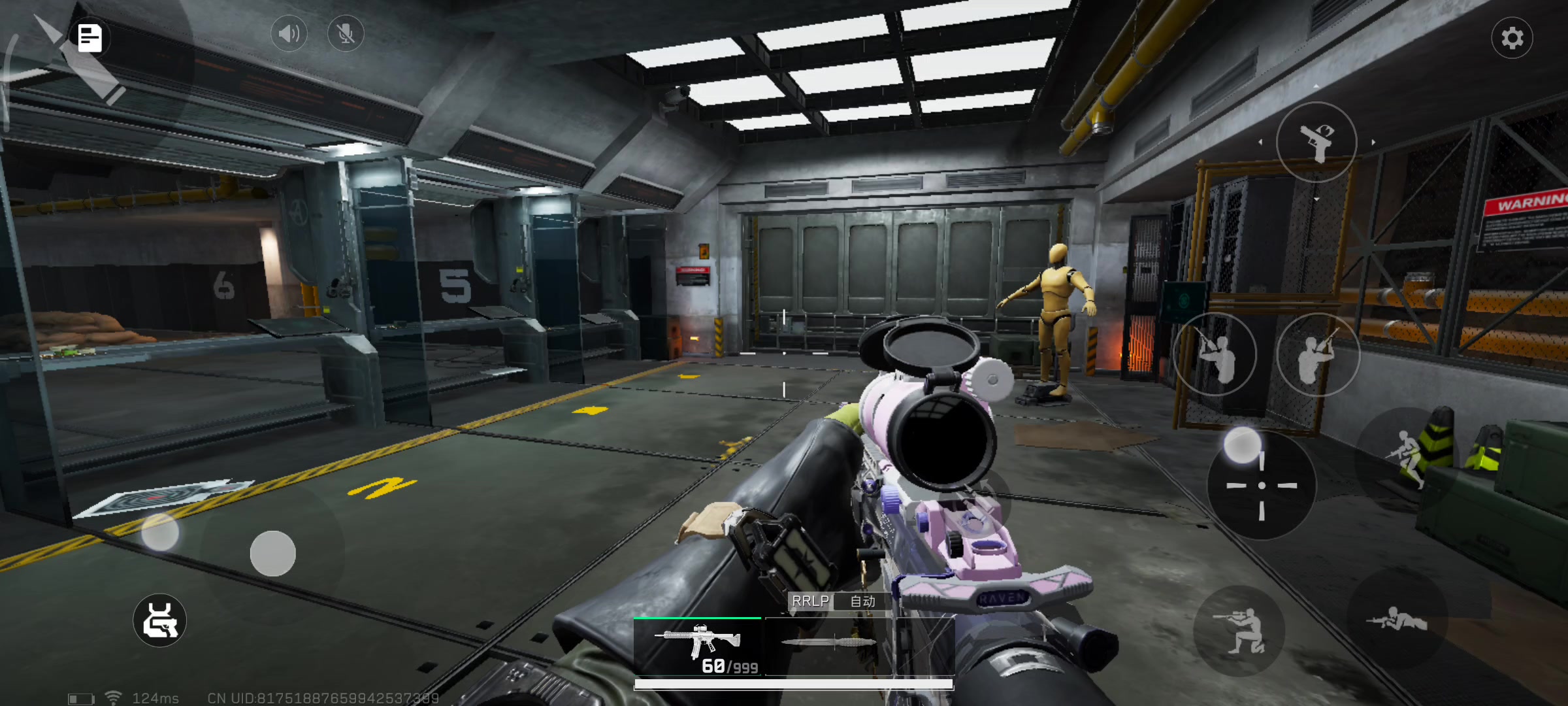
Task: Switch to the combat knife slot
Action: click(x=828, y=643)
